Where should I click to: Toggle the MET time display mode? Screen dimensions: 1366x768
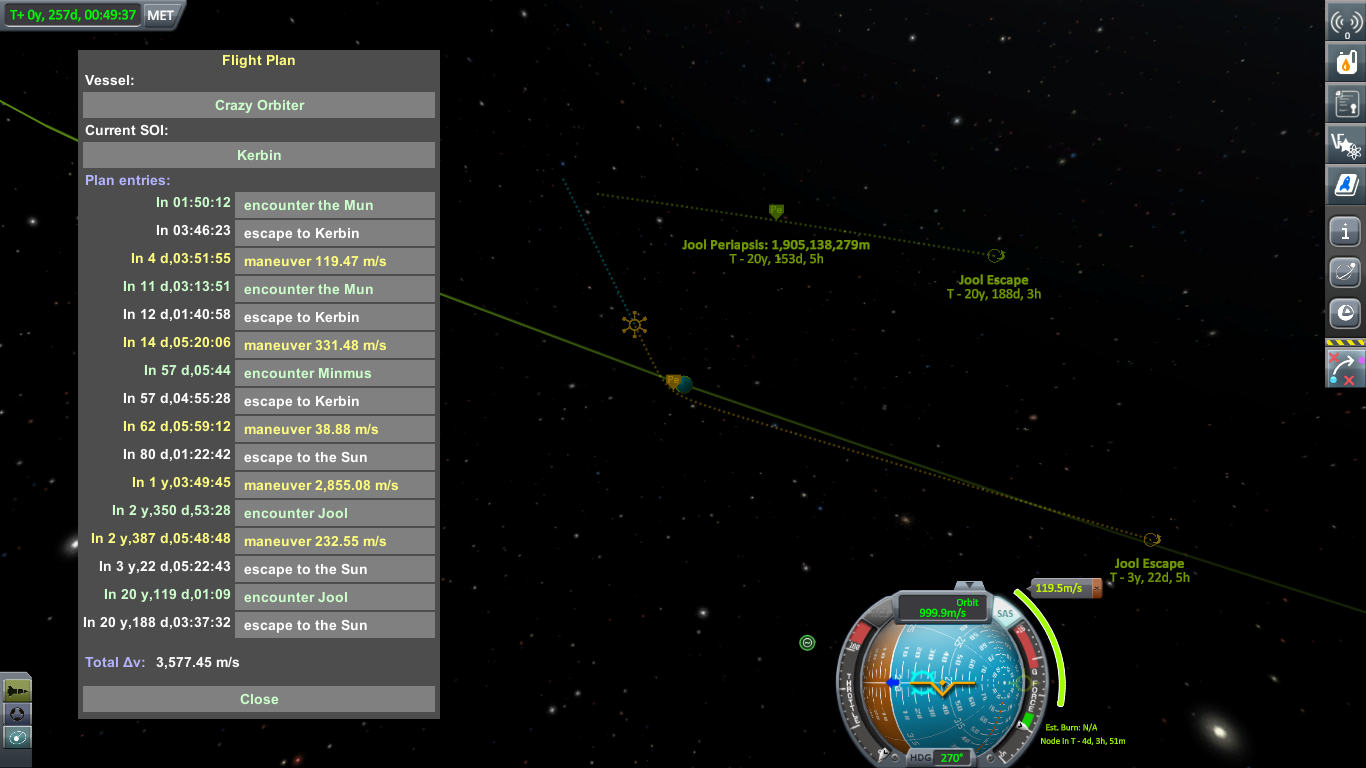[160, 15]
